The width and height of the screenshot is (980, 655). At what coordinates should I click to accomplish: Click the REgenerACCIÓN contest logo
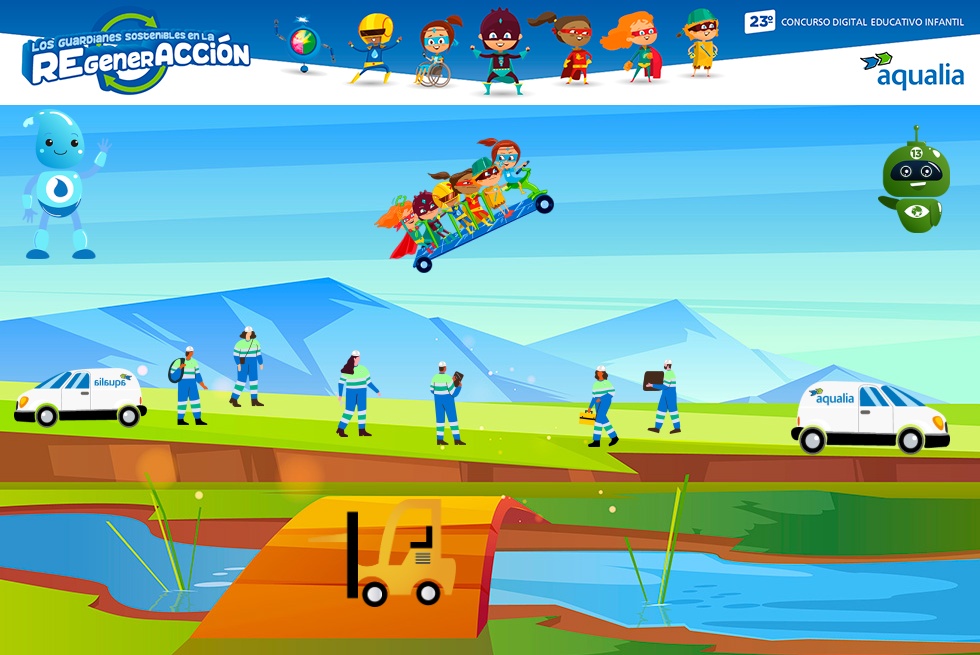pos(138,55)
